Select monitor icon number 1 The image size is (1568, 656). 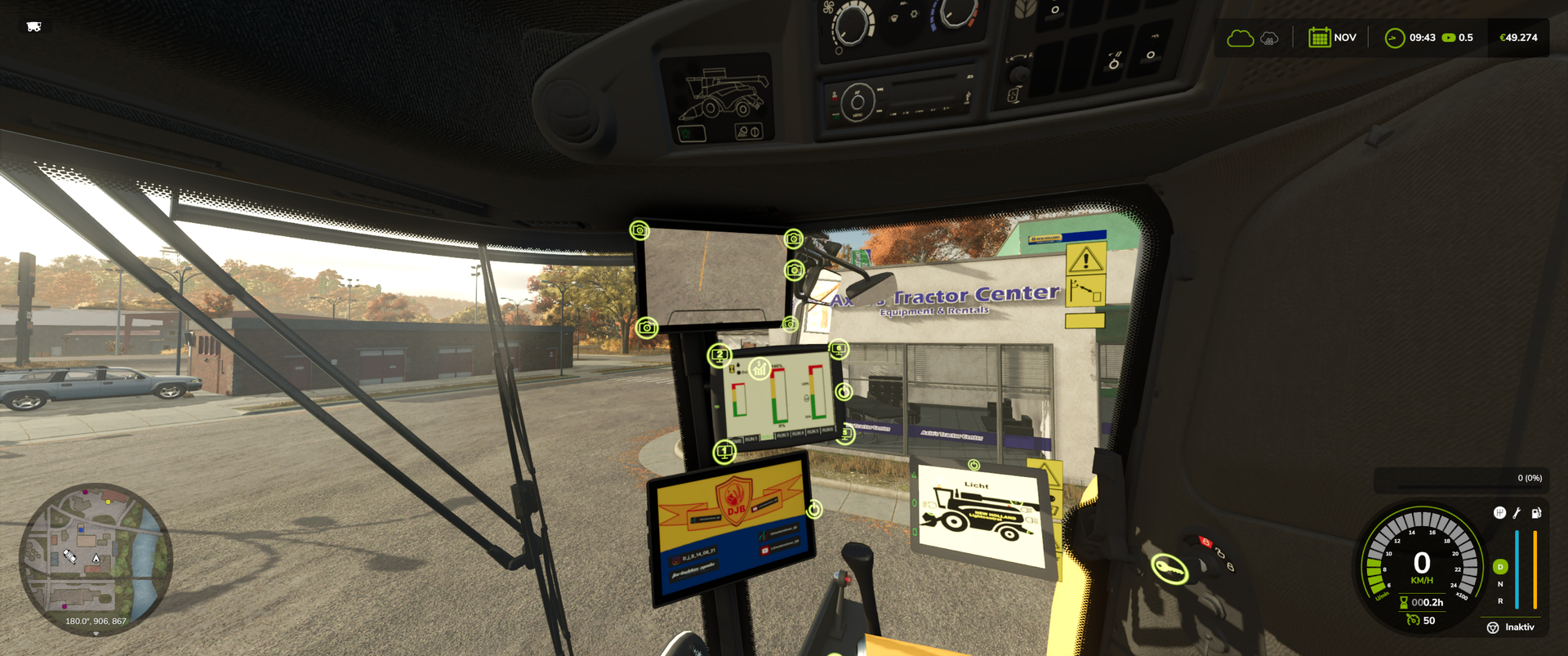click(x=724, y=451)
